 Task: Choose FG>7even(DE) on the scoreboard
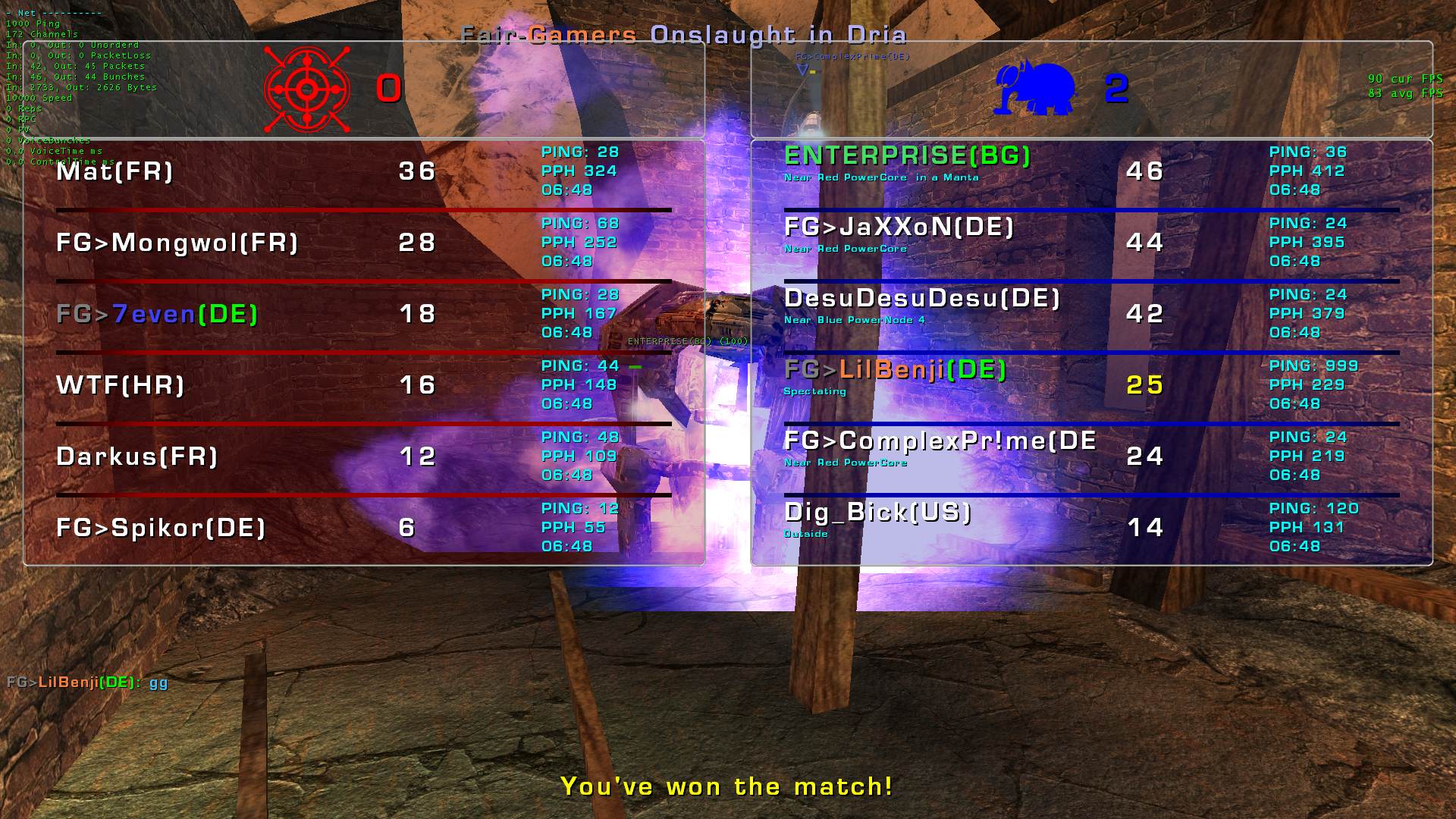coord(157,314)
